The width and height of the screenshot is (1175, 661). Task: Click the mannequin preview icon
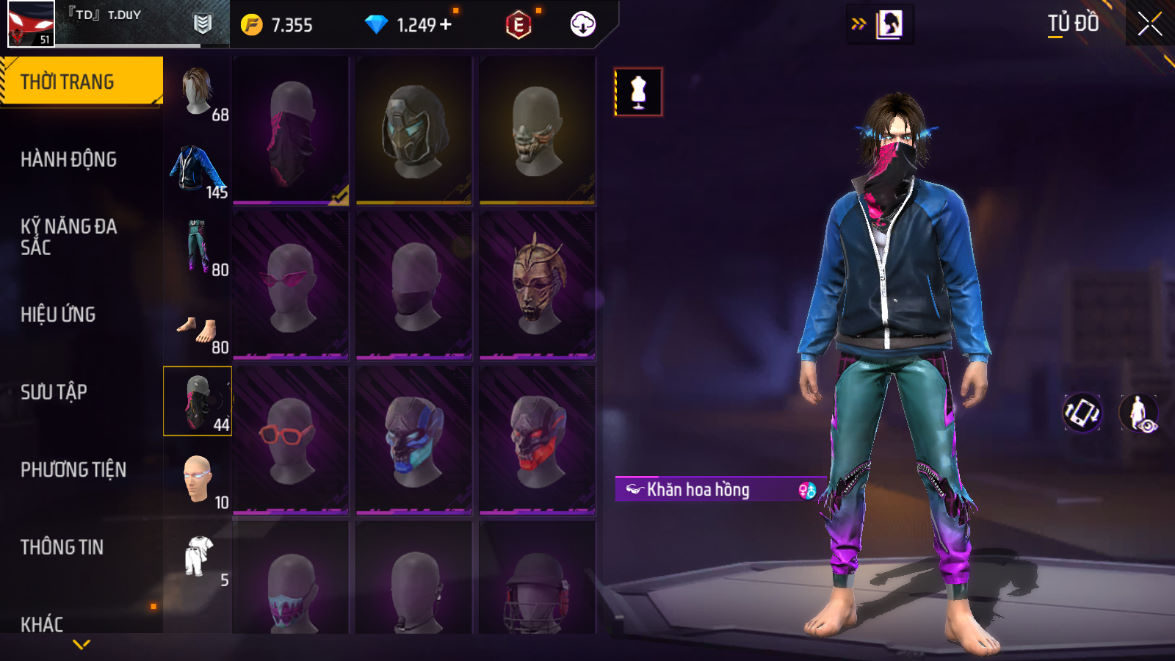638,92
